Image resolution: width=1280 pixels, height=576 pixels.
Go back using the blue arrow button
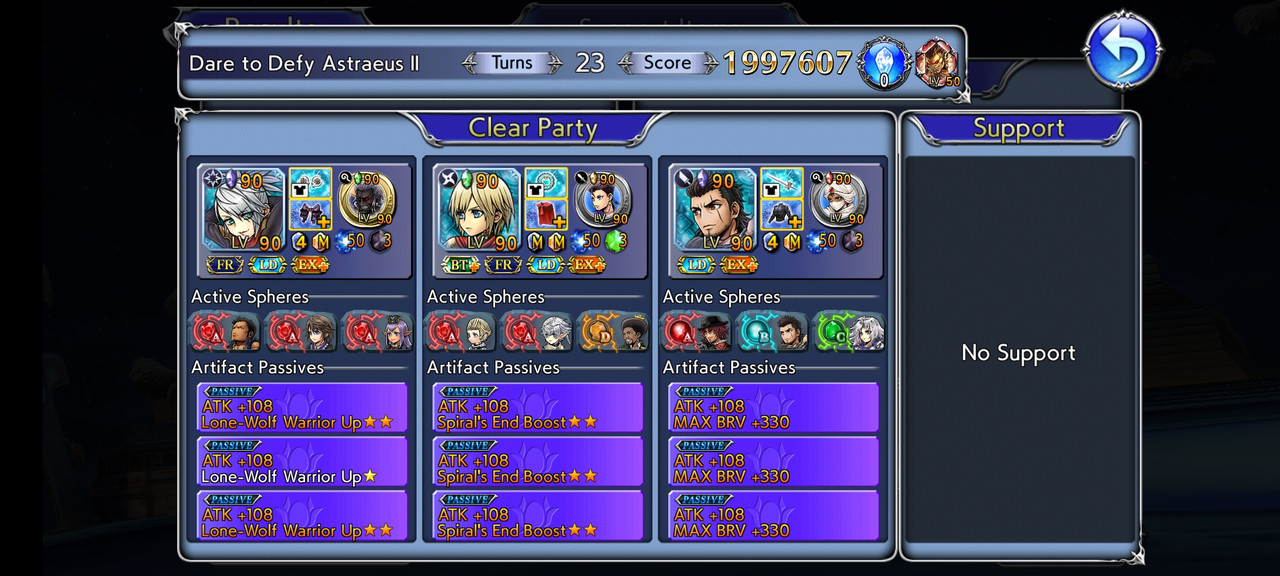(x=1123, y=50)
